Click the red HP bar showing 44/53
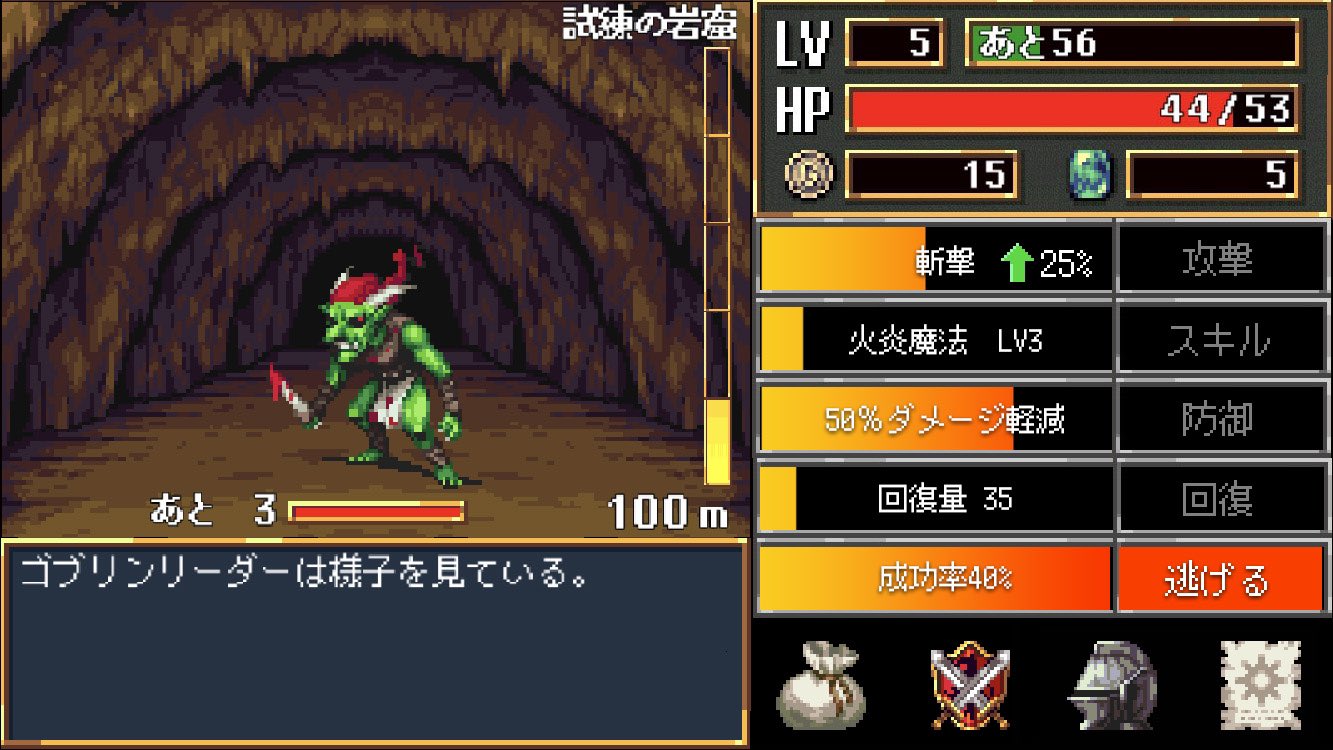This screenshot has width=1333, height=750. coord(1070,110)
